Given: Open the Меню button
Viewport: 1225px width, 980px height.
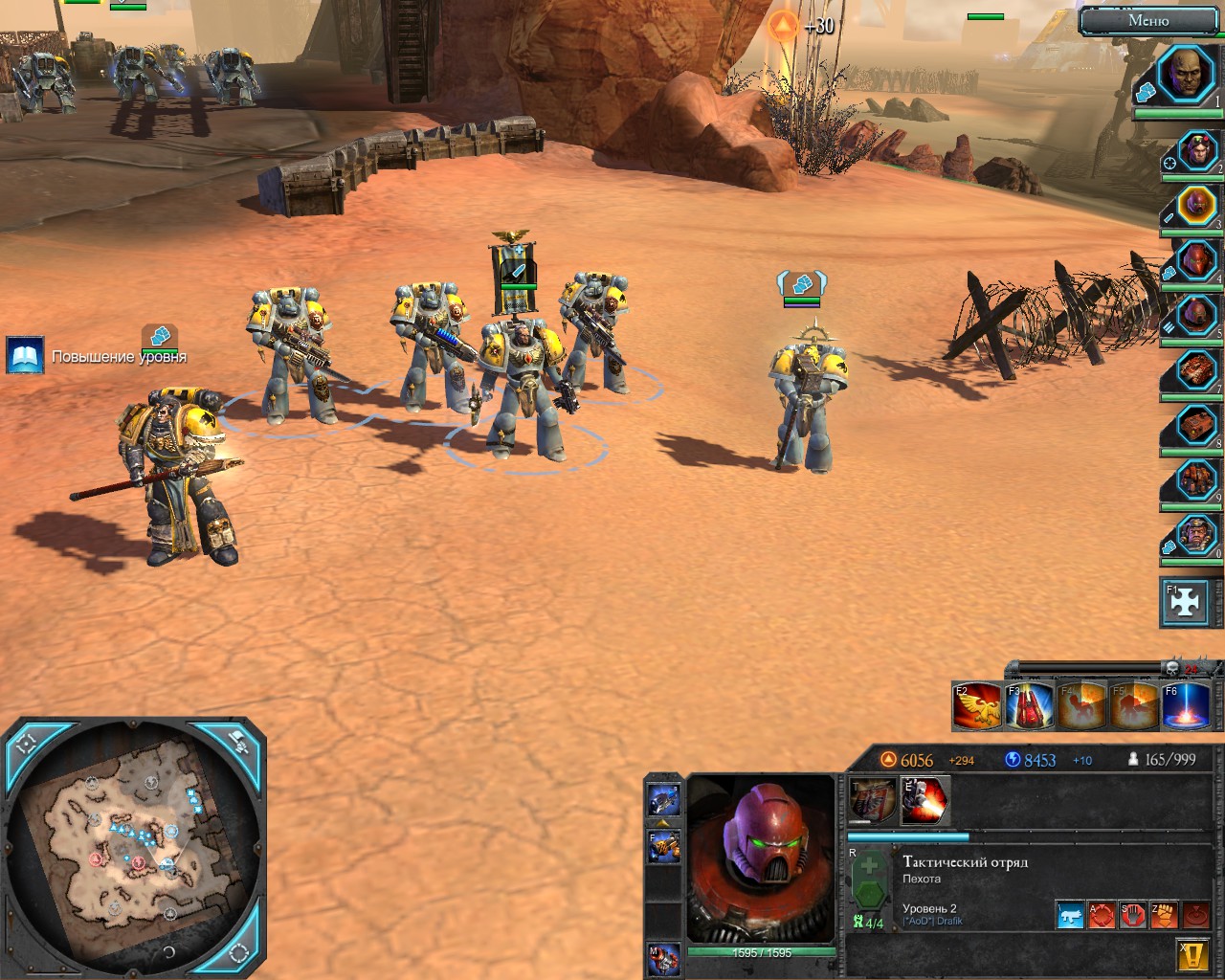Looking at the screenshot, I should tap(1148, 20).
